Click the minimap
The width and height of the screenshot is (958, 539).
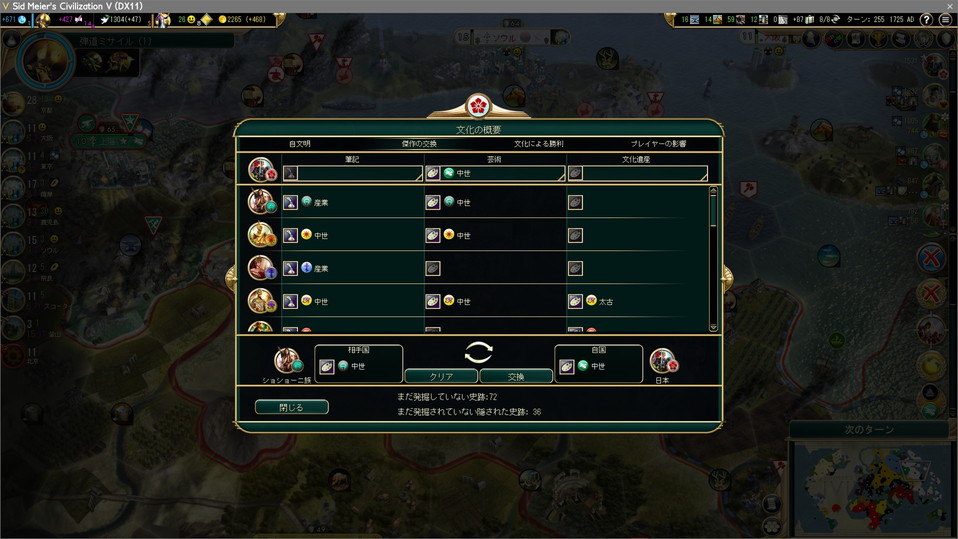[870, 490]
